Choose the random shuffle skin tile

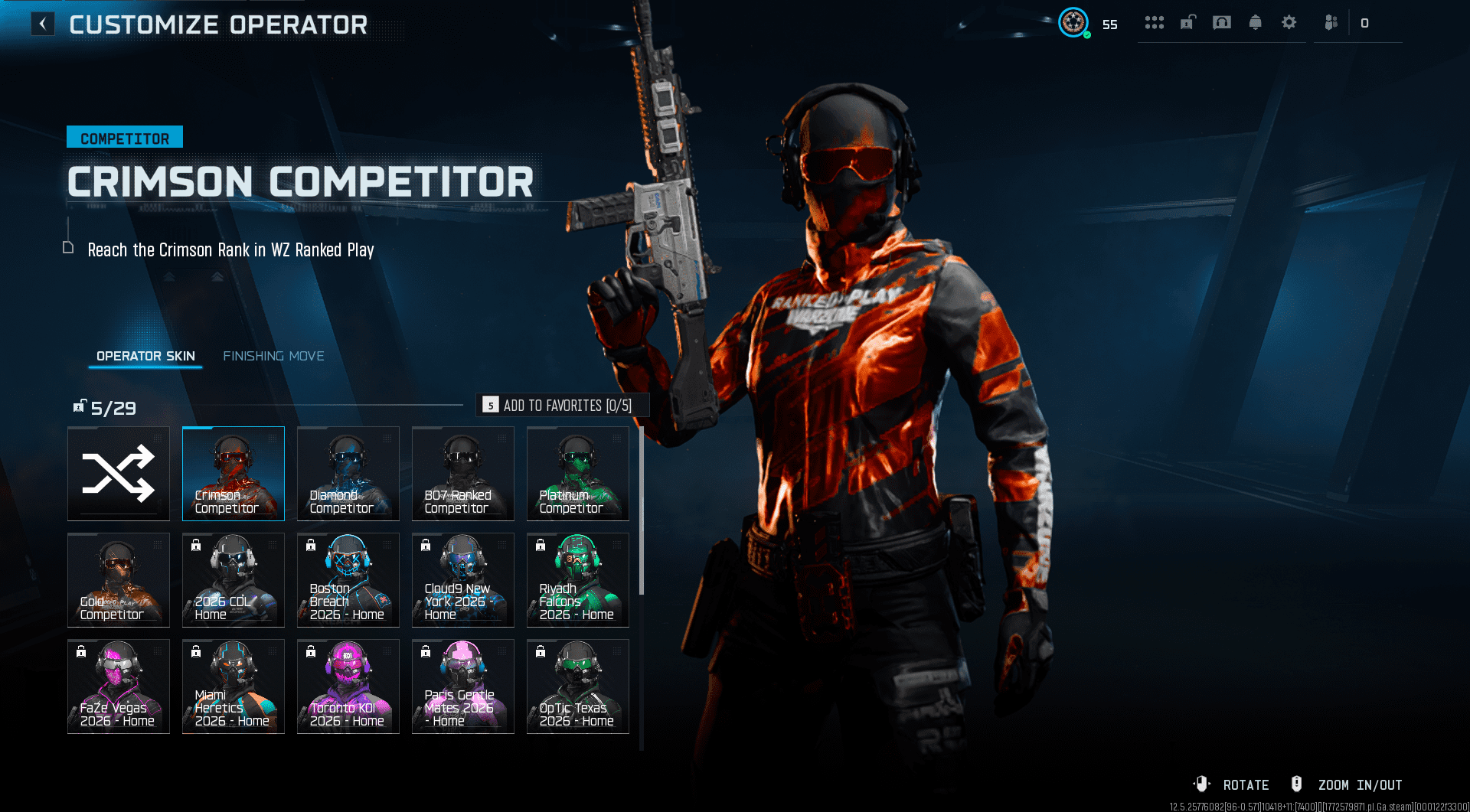pos(119,474)
